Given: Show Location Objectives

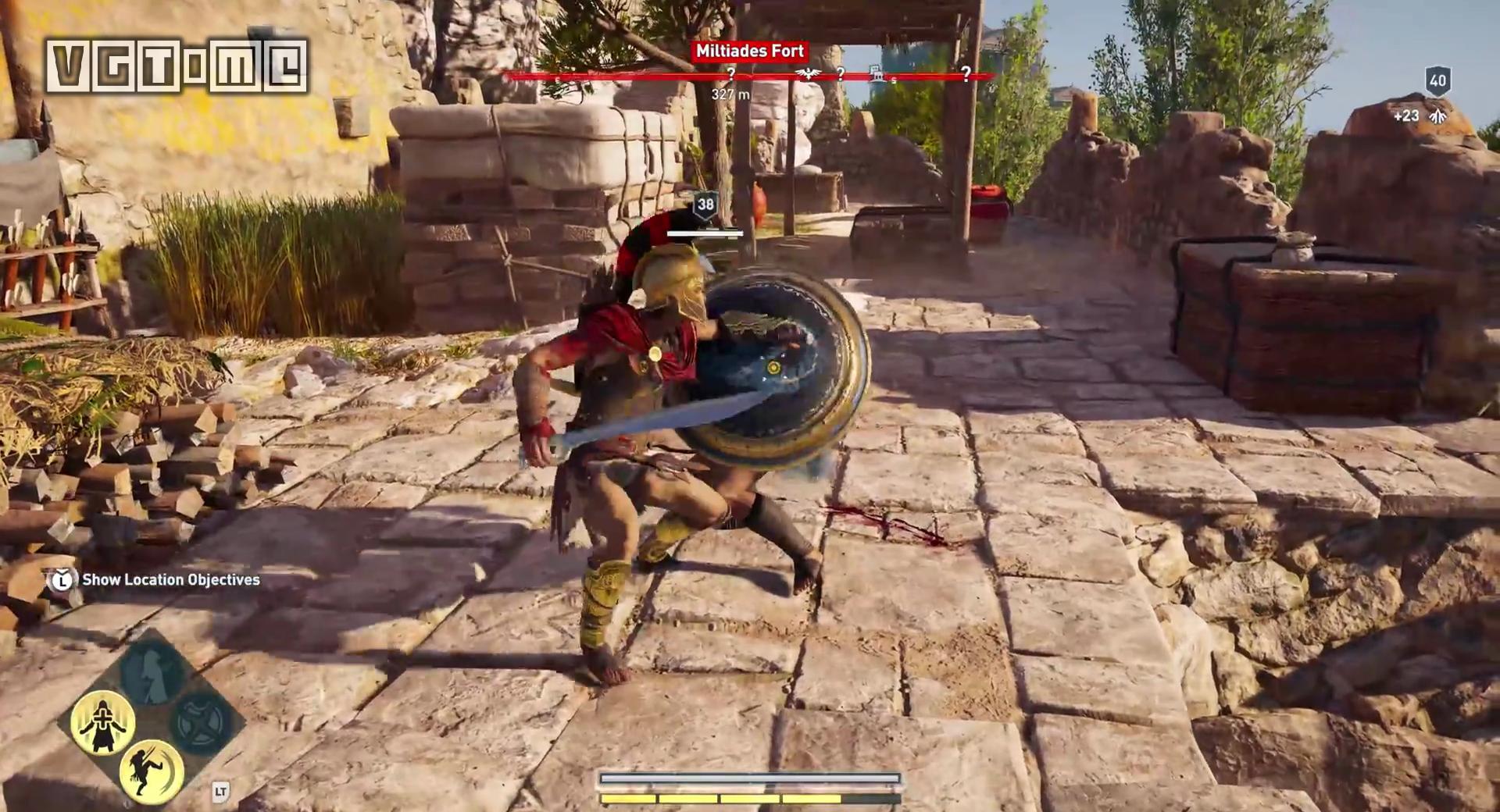Looking at the screenshot, I should point(170,579).
